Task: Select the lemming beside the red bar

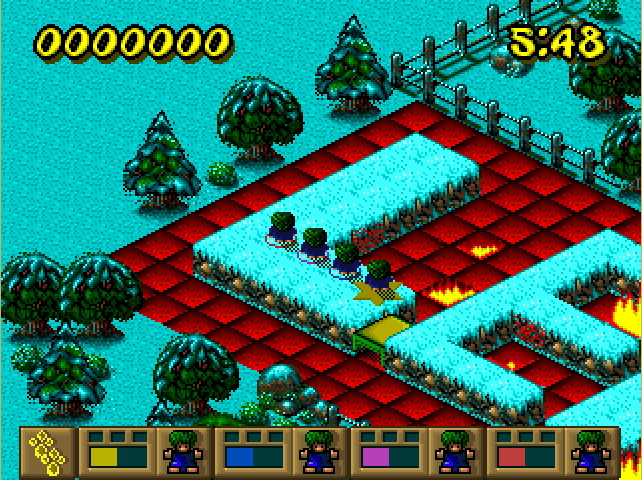Action: click(x=588, y=452)
